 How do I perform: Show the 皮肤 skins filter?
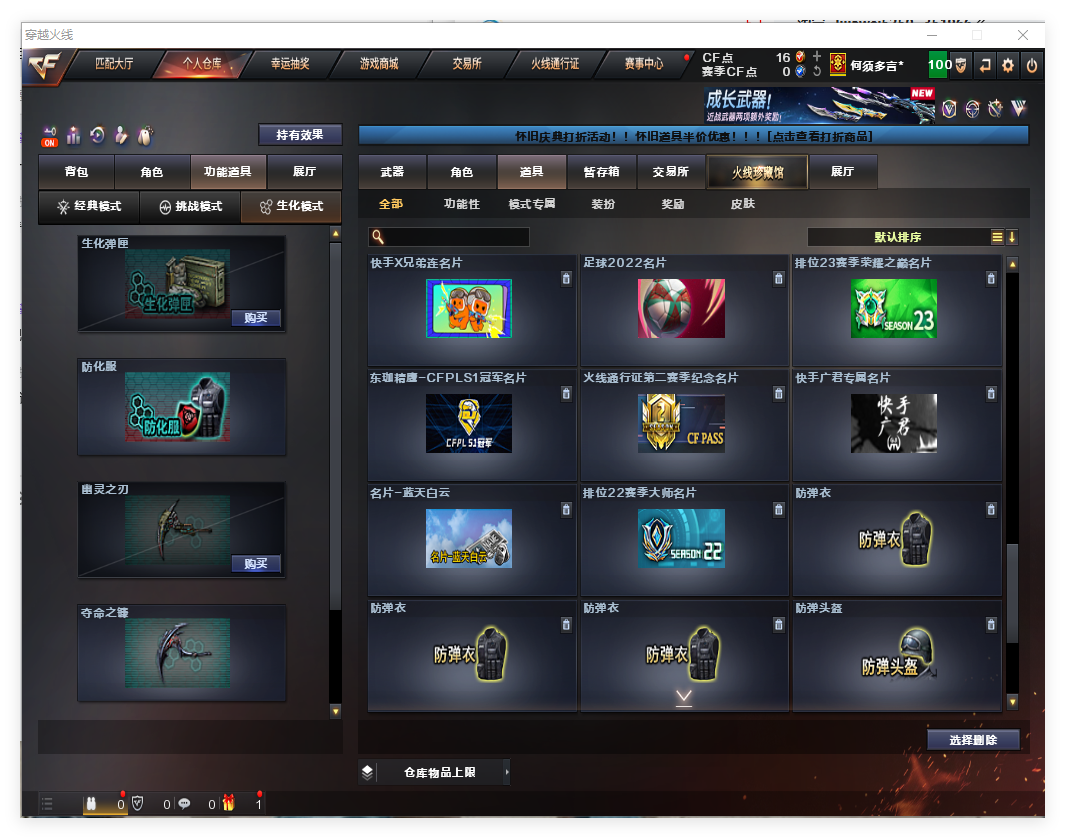point(743,204)
